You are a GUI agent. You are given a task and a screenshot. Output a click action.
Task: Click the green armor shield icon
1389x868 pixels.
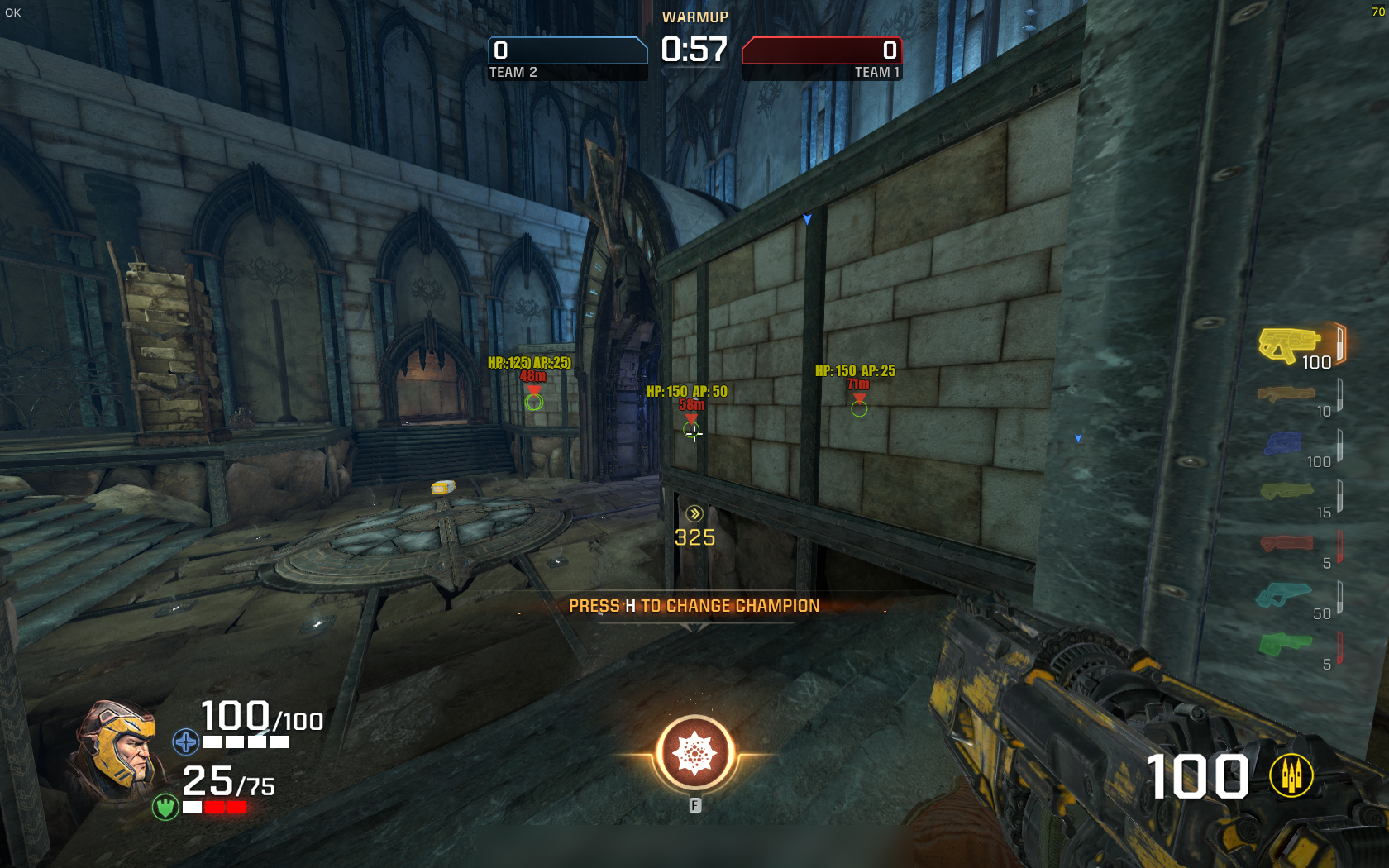(x=165, y=806)
